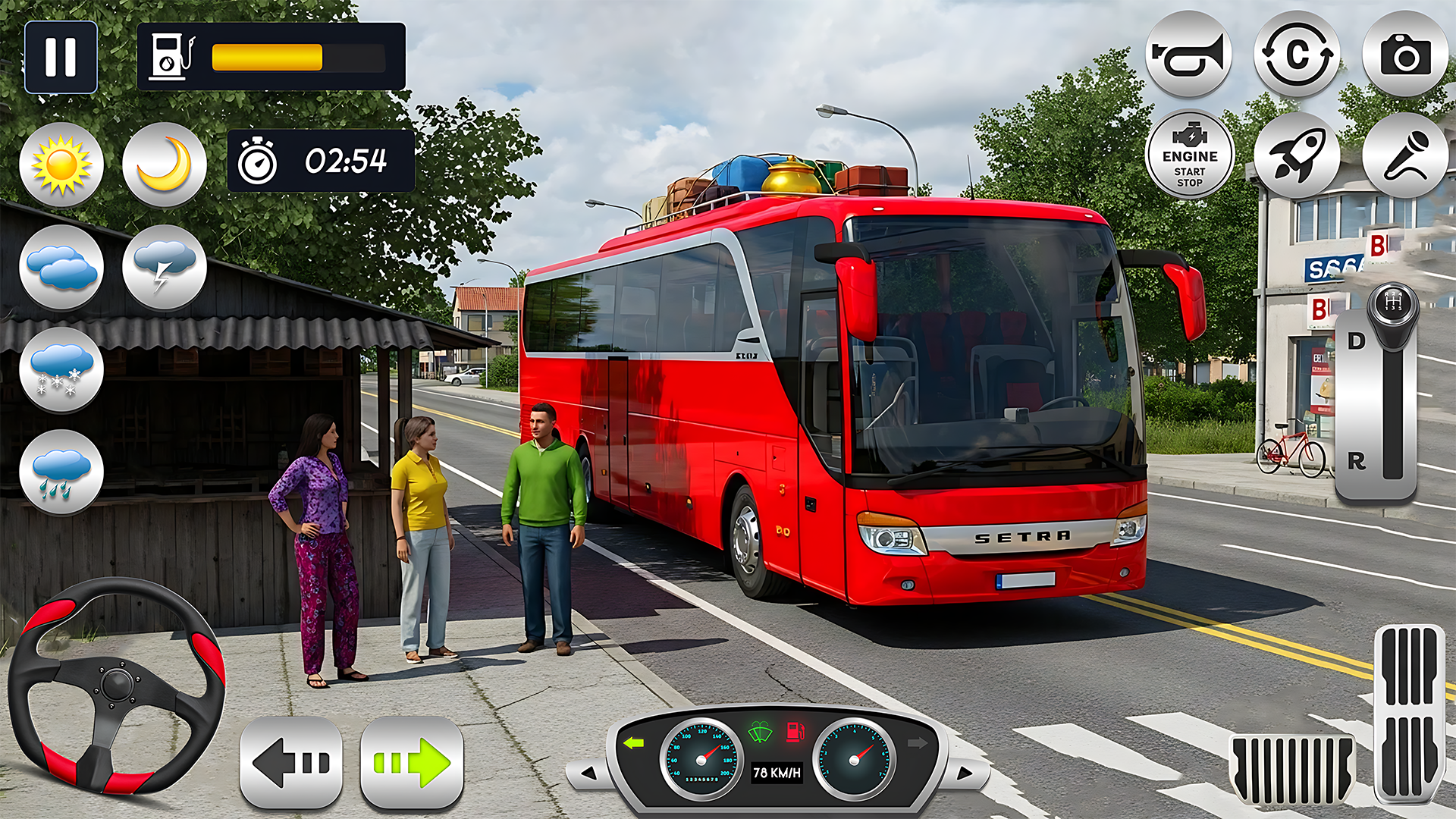Select the night moon mode
The image size is (1456, 819).
pyautogui.click(x=165, y=165)
